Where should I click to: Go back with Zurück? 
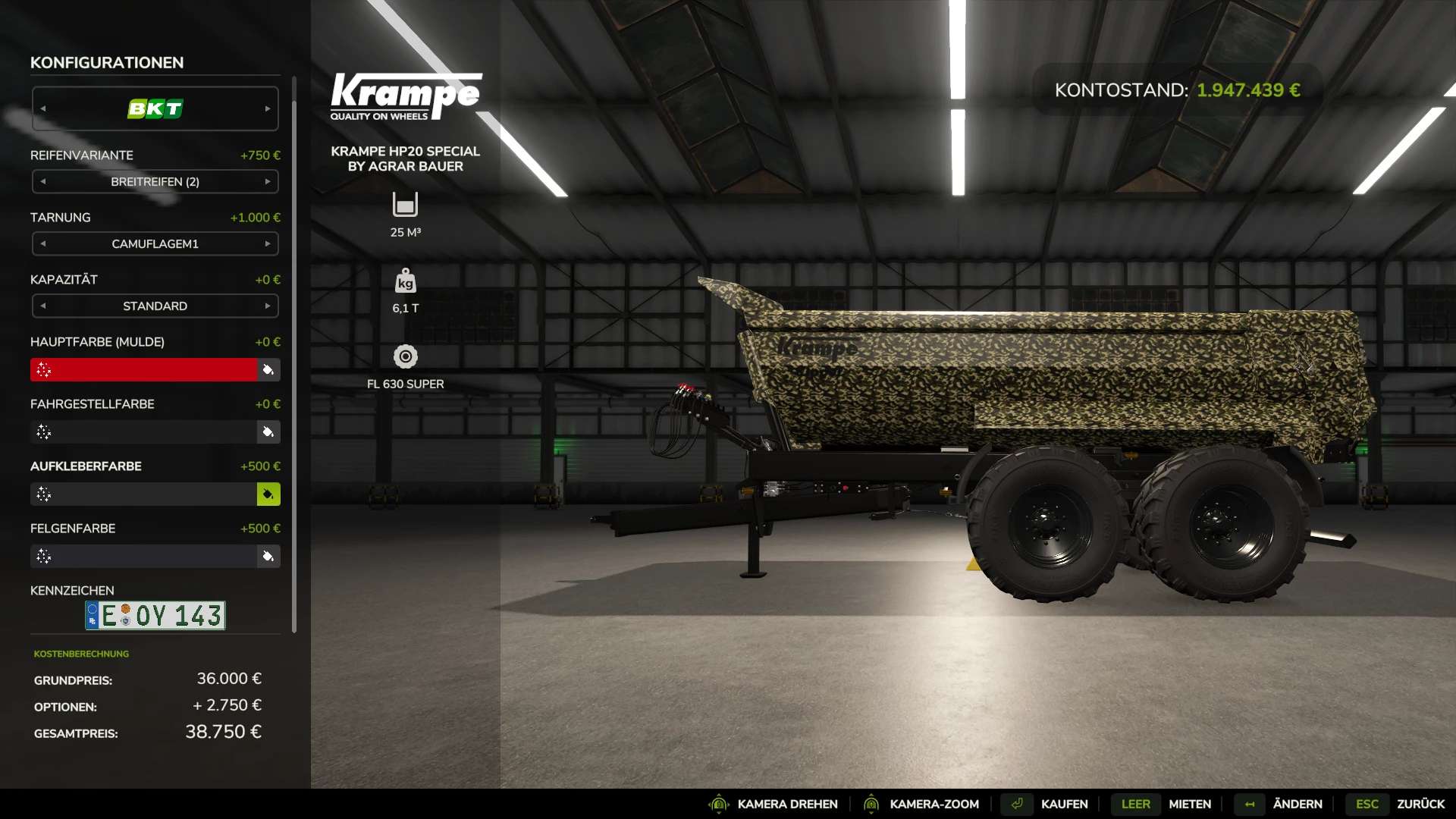[x=1420, y=804]
